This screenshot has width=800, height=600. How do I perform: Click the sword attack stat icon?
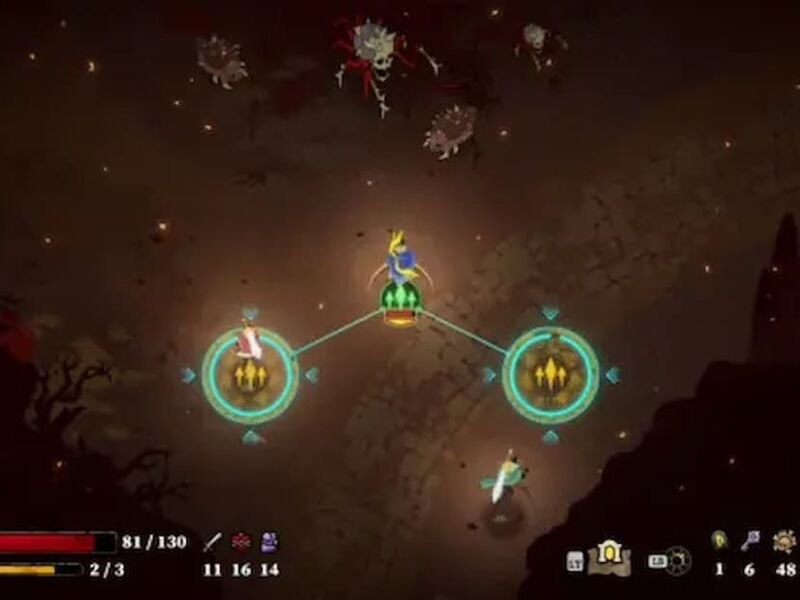pyautogui.click(x=212, y=543)
